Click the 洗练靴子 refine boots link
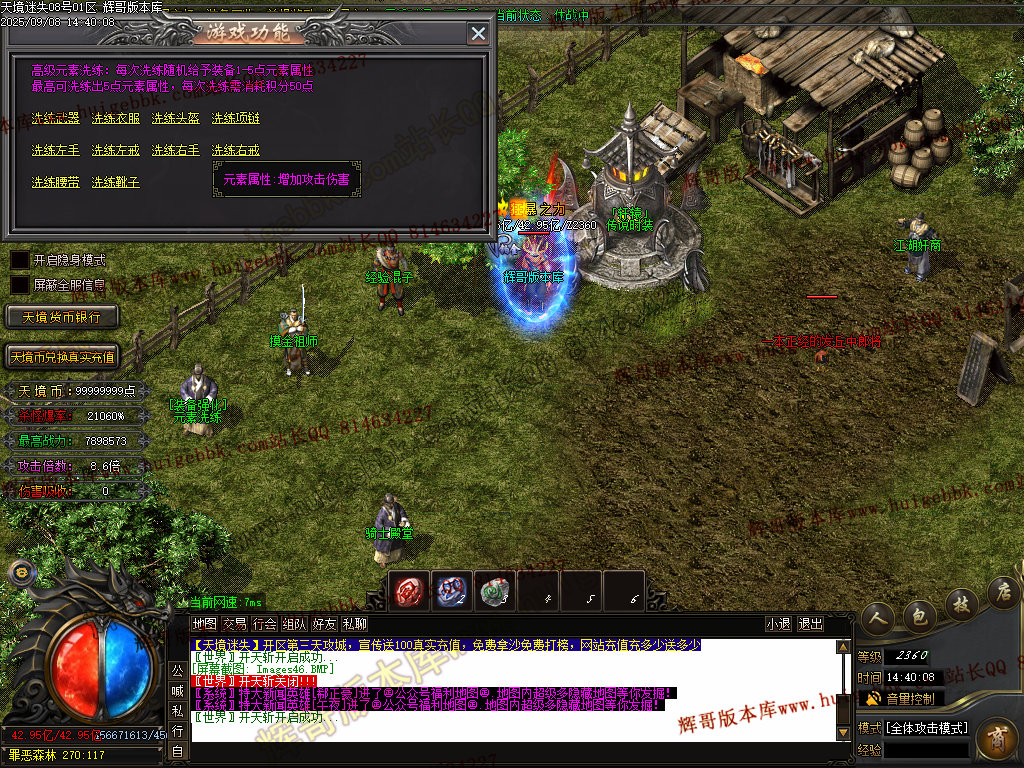Image resolution: width=1024 pixels, height=768 pixels. (116, 182)
